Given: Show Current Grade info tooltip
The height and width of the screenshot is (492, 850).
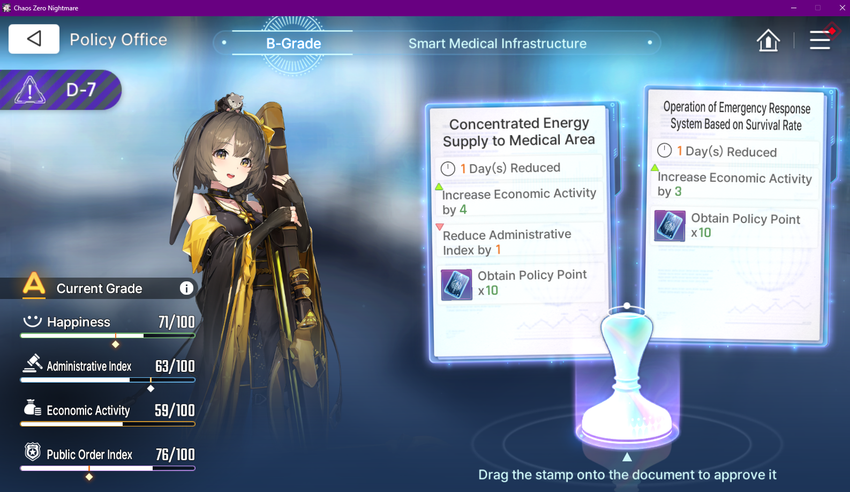Looking at the screenshot, I should pos(186,288).
